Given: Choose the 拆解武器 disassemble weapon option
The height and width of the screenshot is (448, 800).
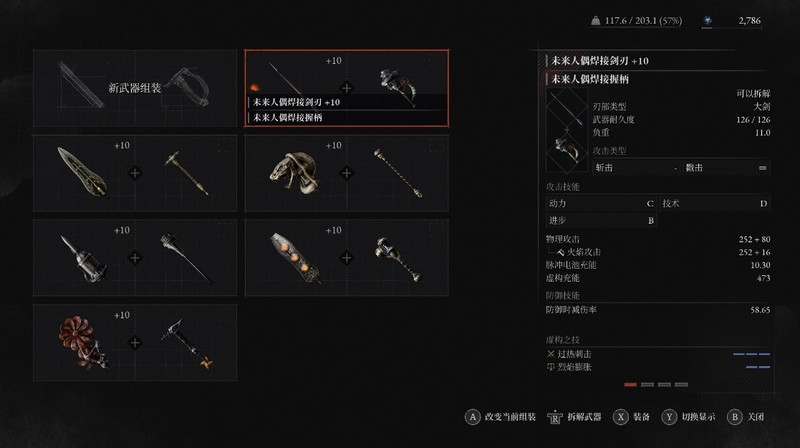Looking at the screenshot, I should click(581, 417).
